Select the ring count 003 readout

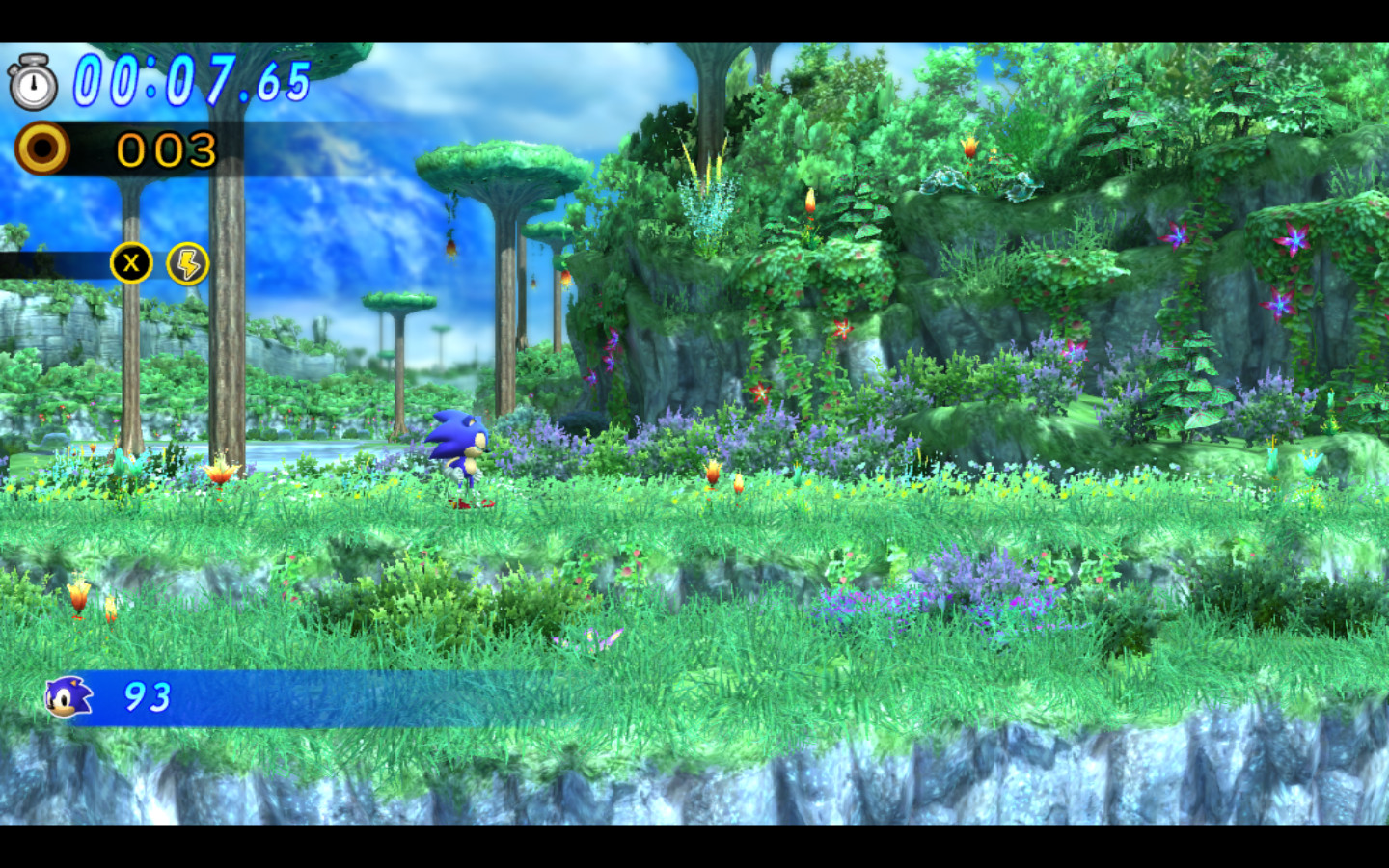pyautogui.click(x=164, y=149)
